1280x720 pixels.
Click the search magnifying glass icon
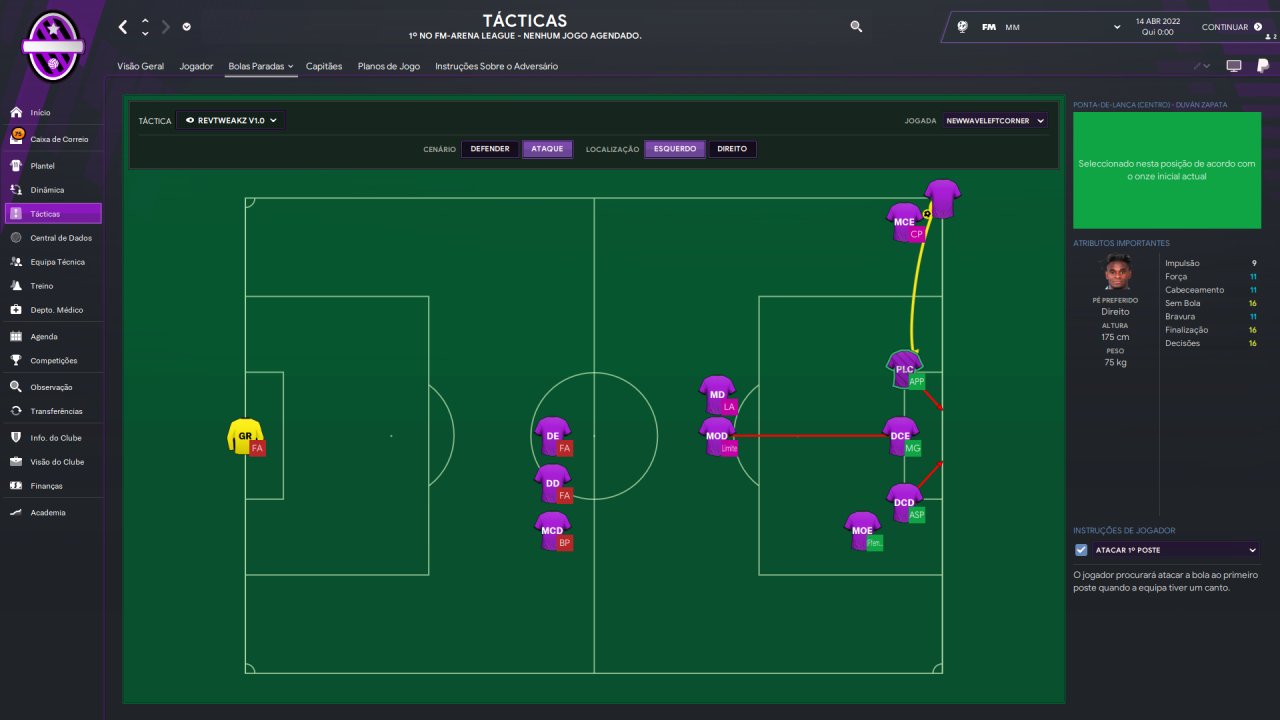[856, 27]
